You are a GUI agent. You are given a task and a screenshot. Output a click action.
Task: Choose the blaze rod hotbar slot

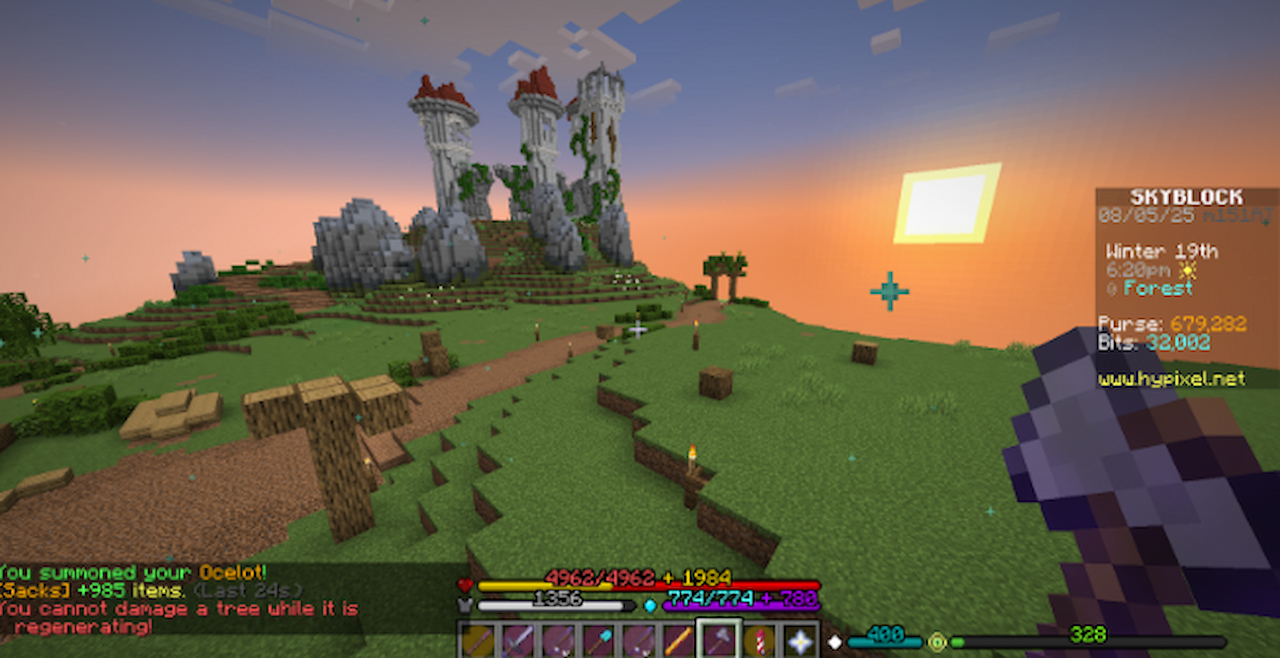[679, 640]
